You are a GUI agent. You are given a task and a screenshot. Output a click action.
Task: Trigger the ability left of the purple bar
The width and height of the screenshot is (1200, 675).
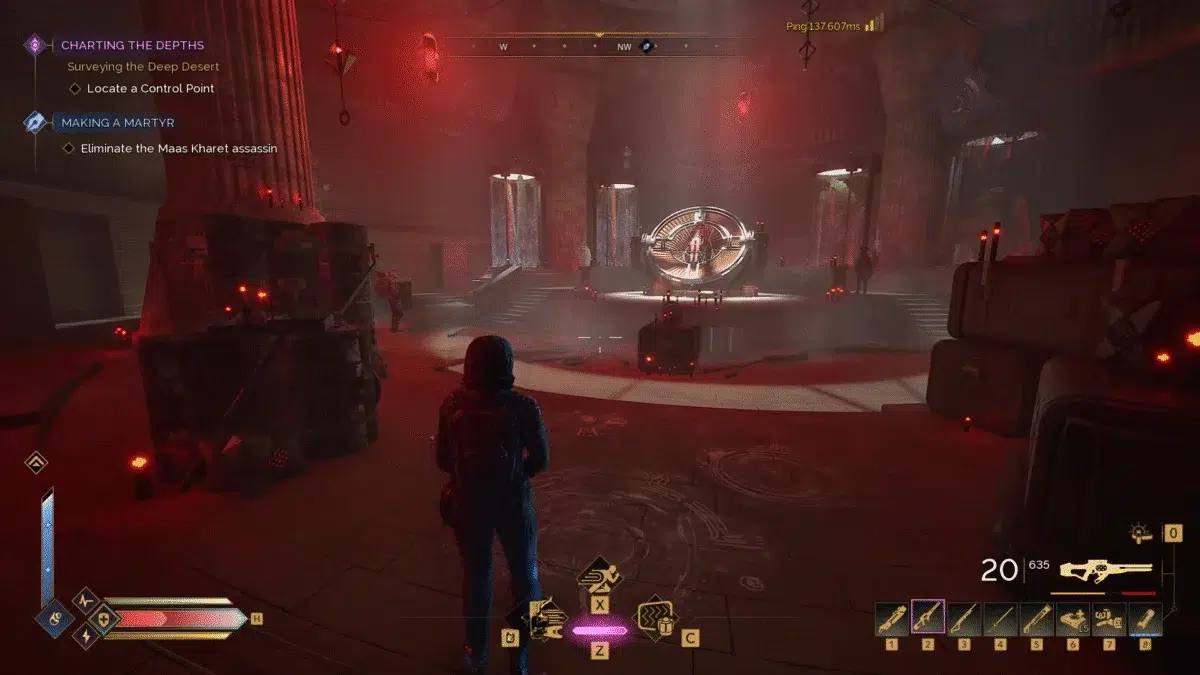pos(543,619)
